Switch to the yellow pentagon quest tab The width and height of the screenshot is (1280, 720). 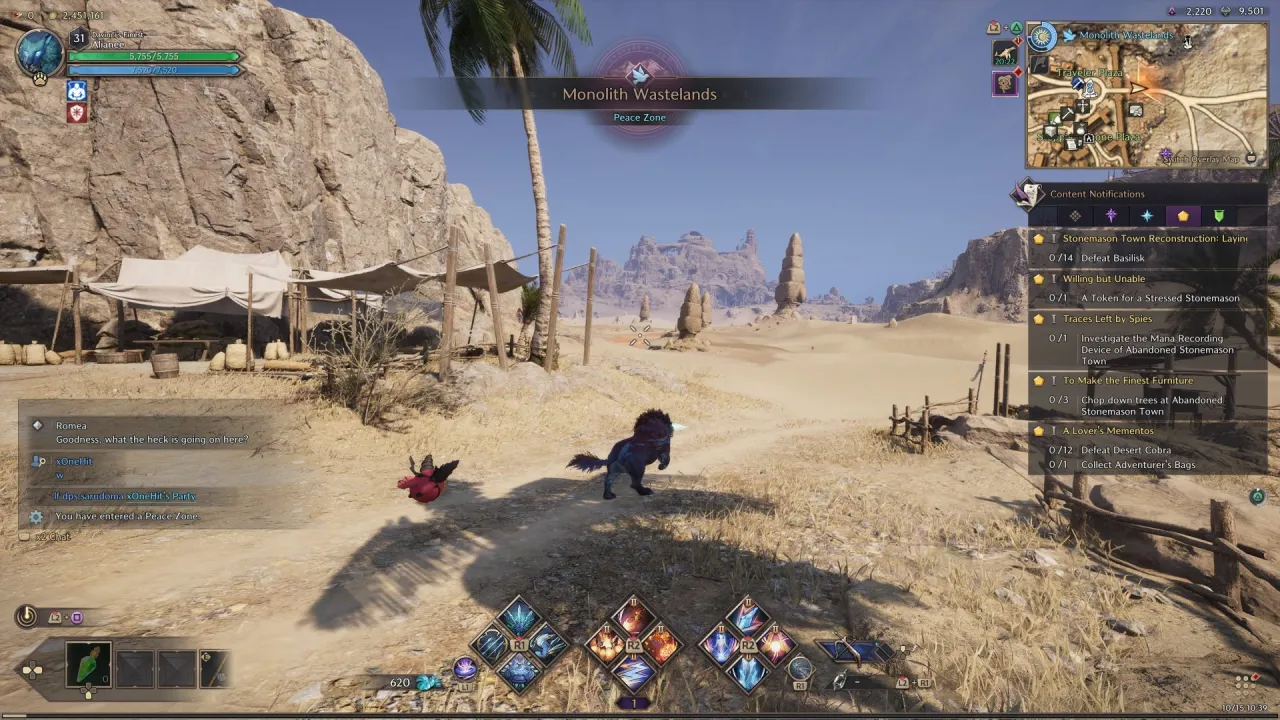(1183, 216)
